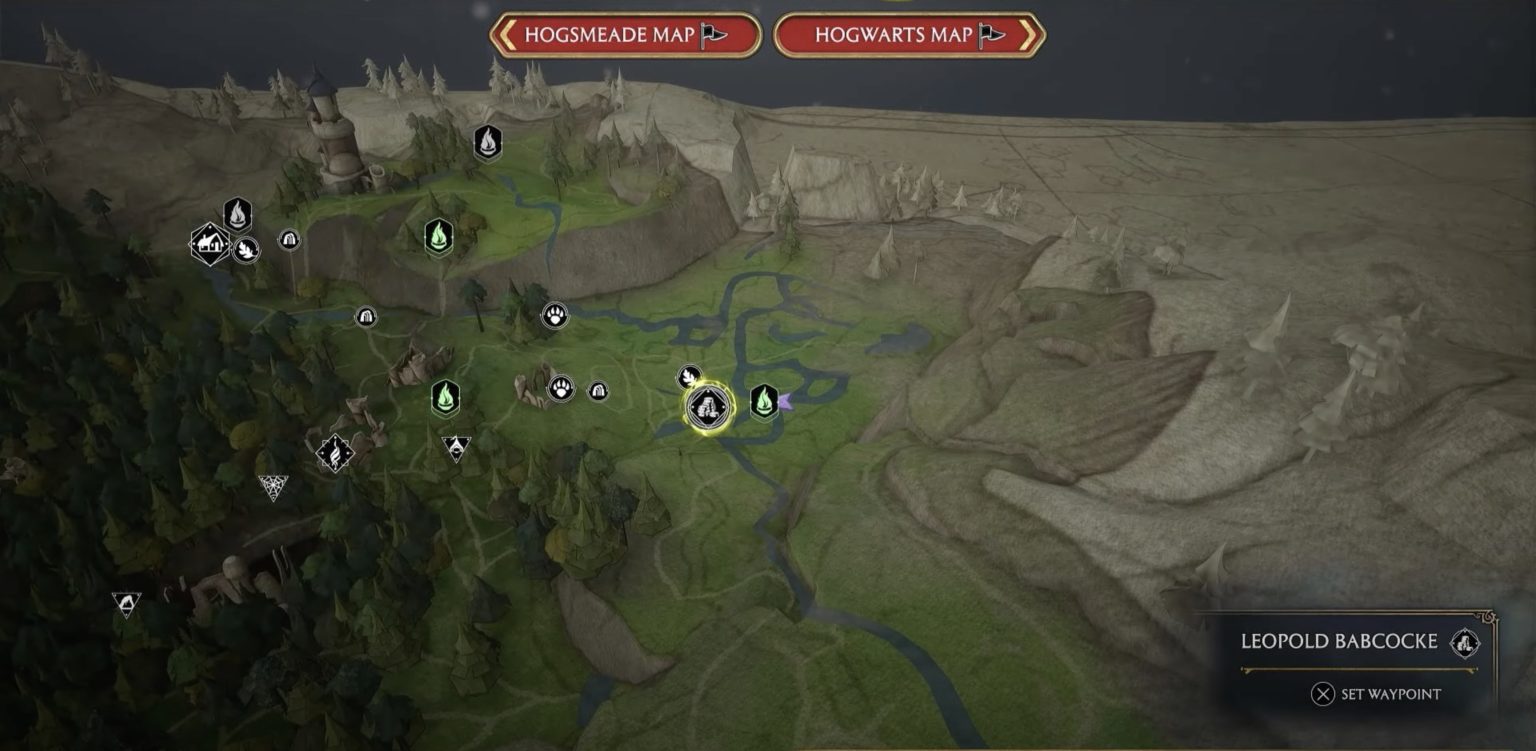1536x751 pixels.
Task: Click the dark unlit Floo Flame near the hamlet
Action: click(x=238, y=214)
